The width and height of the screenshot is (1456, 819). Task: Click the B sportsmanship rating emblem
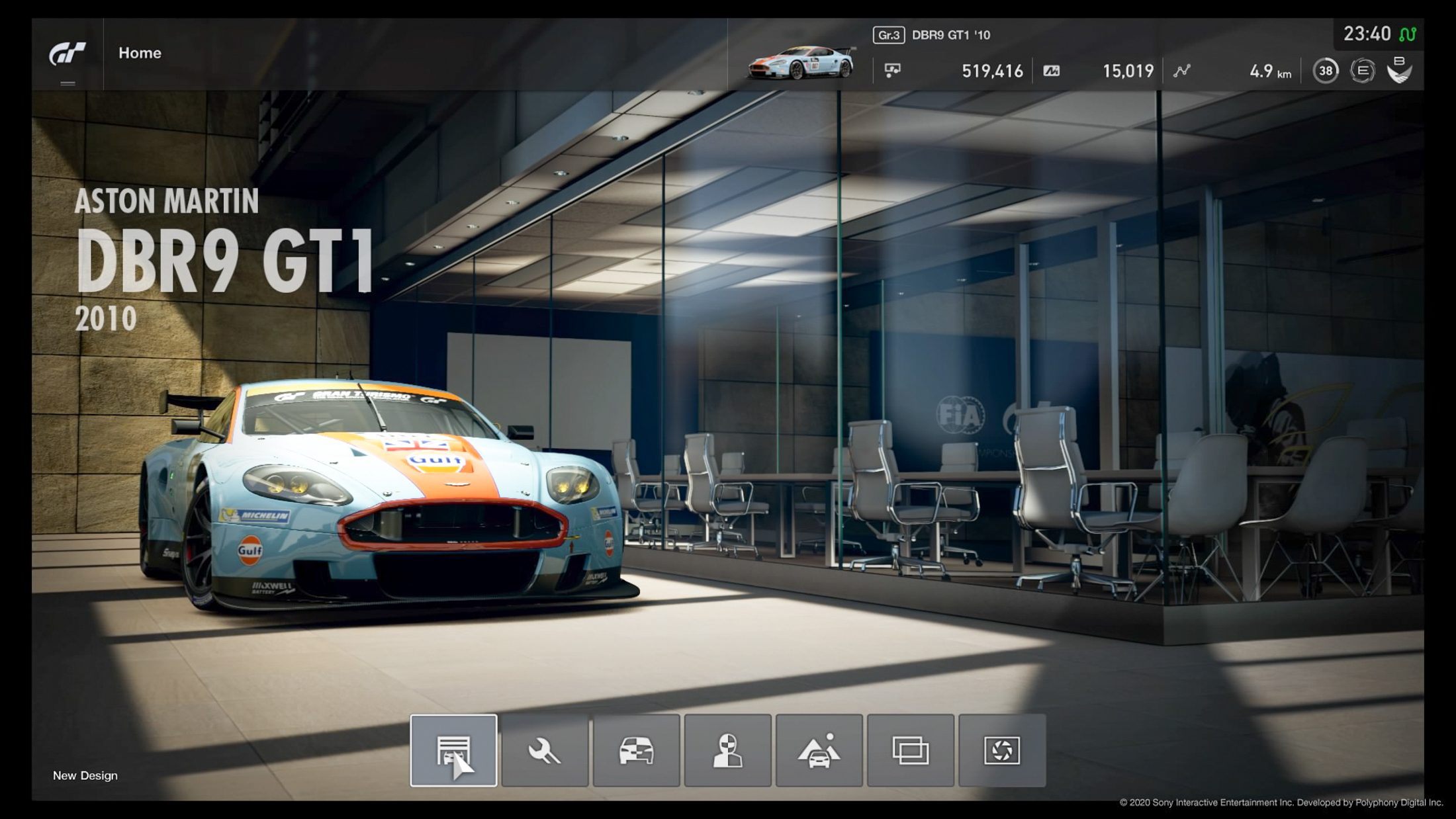tap(1399, 69)
